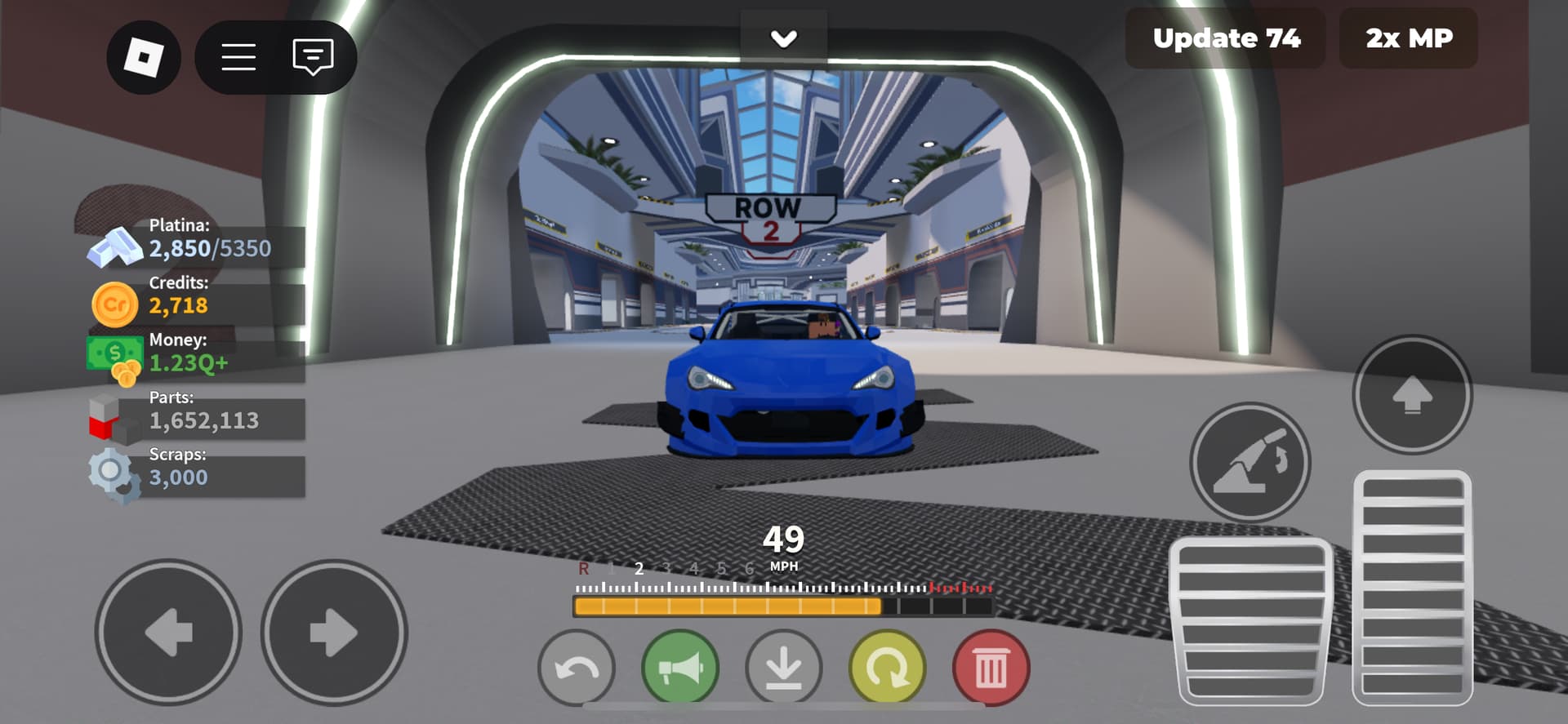Steer left with the left arrow
The width and height of the screenshot is (1568, 724).
(x=168, y=631)
